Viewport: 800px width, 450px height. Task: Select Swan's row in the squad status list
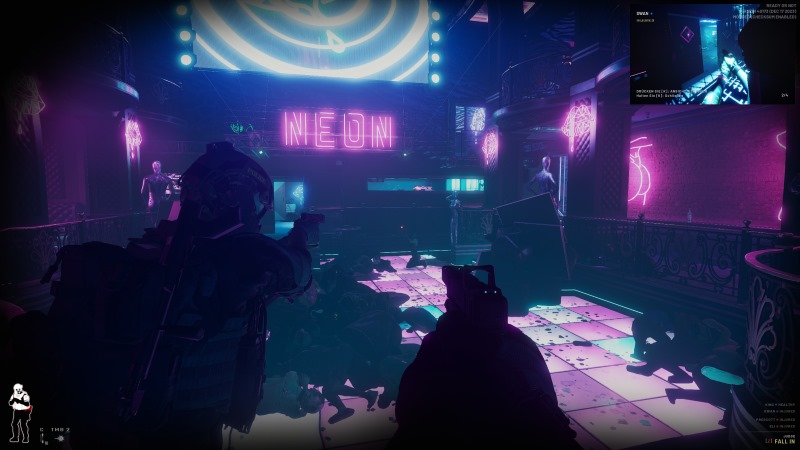(781, 410)
